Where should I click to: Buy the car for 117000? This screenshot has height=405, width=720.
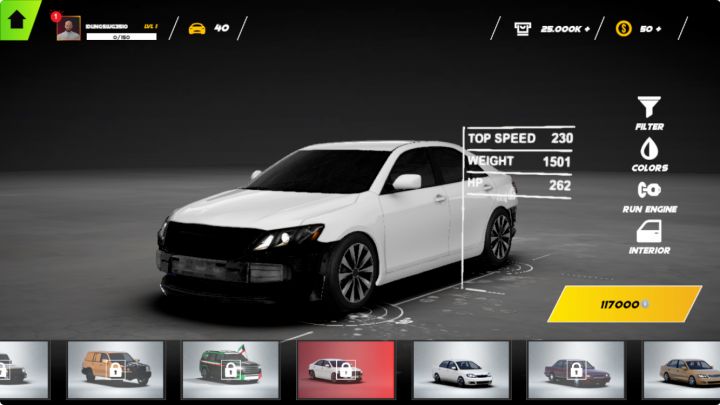point(624,304)
